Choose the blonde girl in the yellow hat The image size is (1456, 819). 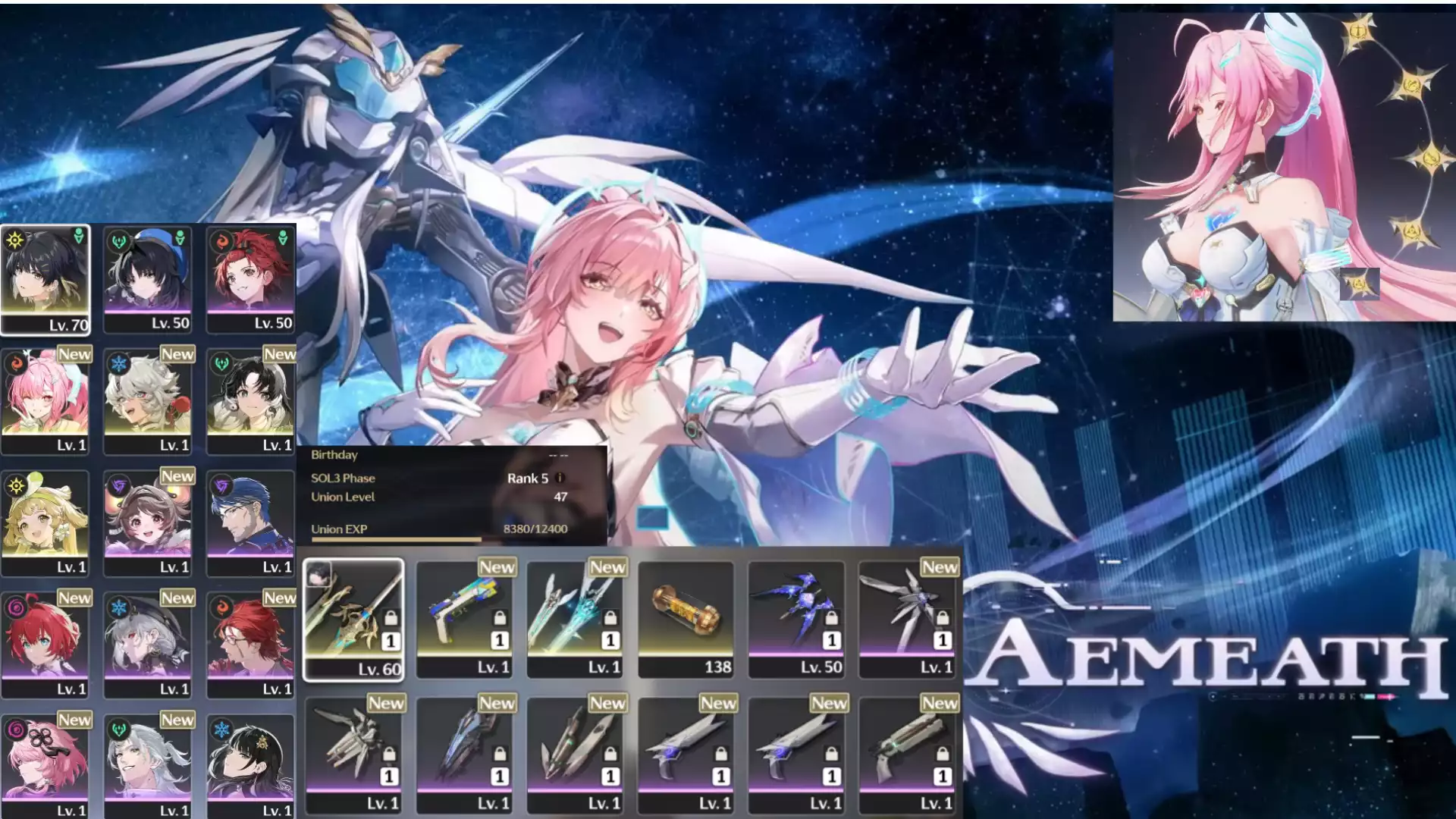(45, 522)
